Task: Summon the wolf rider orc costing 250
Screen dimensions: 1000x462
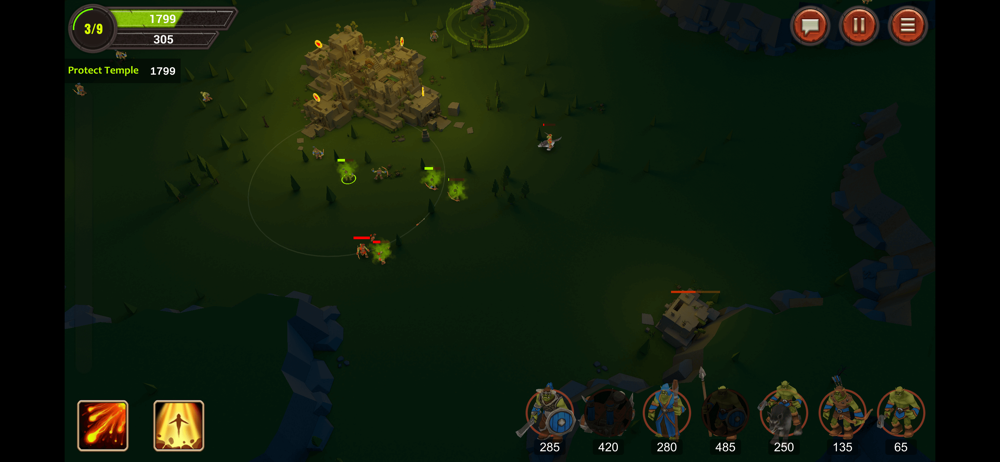Action: [x=783, y=412]
